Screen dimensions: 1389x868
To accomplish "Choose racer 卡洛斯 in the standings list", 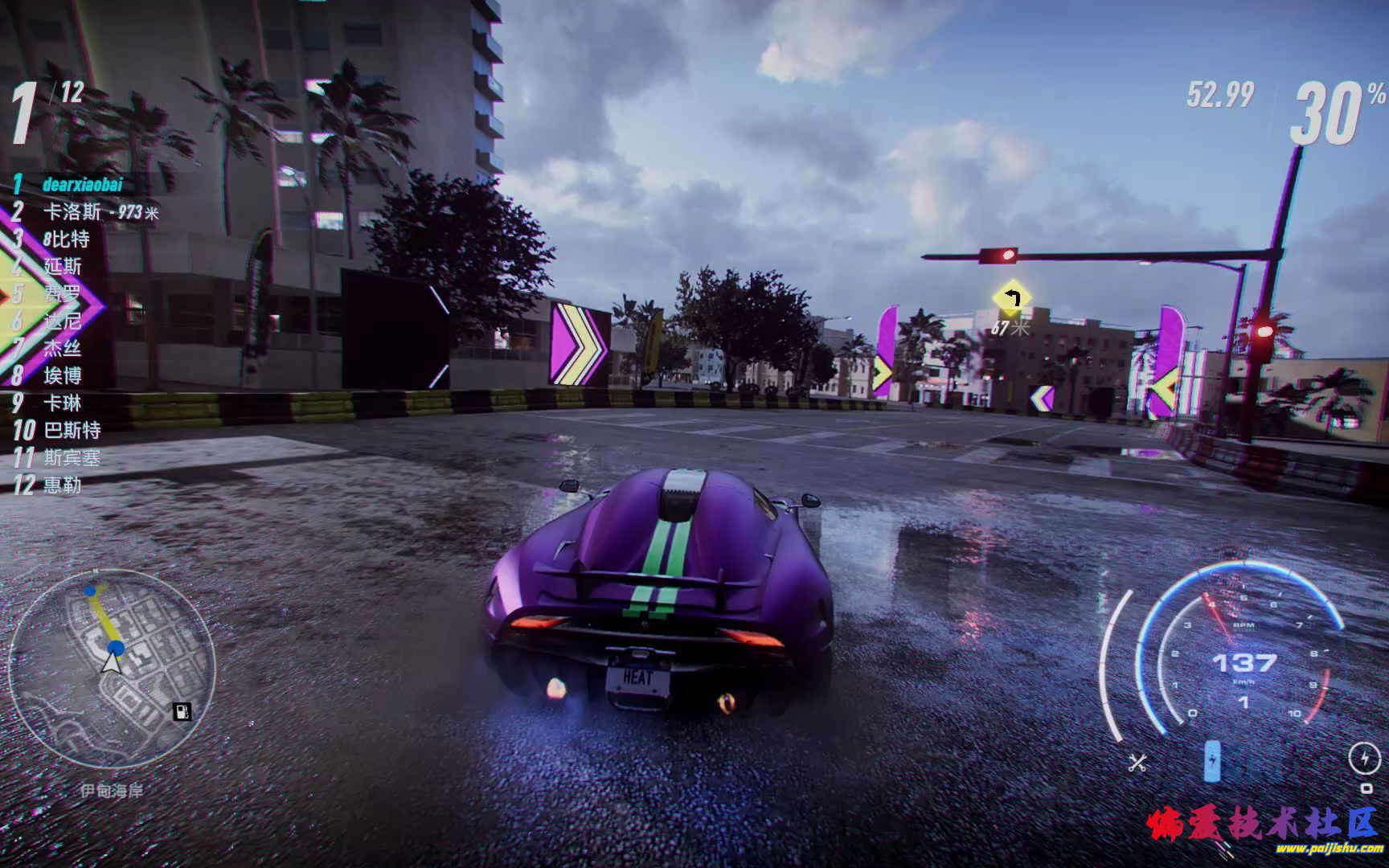I will click(72, 212).
